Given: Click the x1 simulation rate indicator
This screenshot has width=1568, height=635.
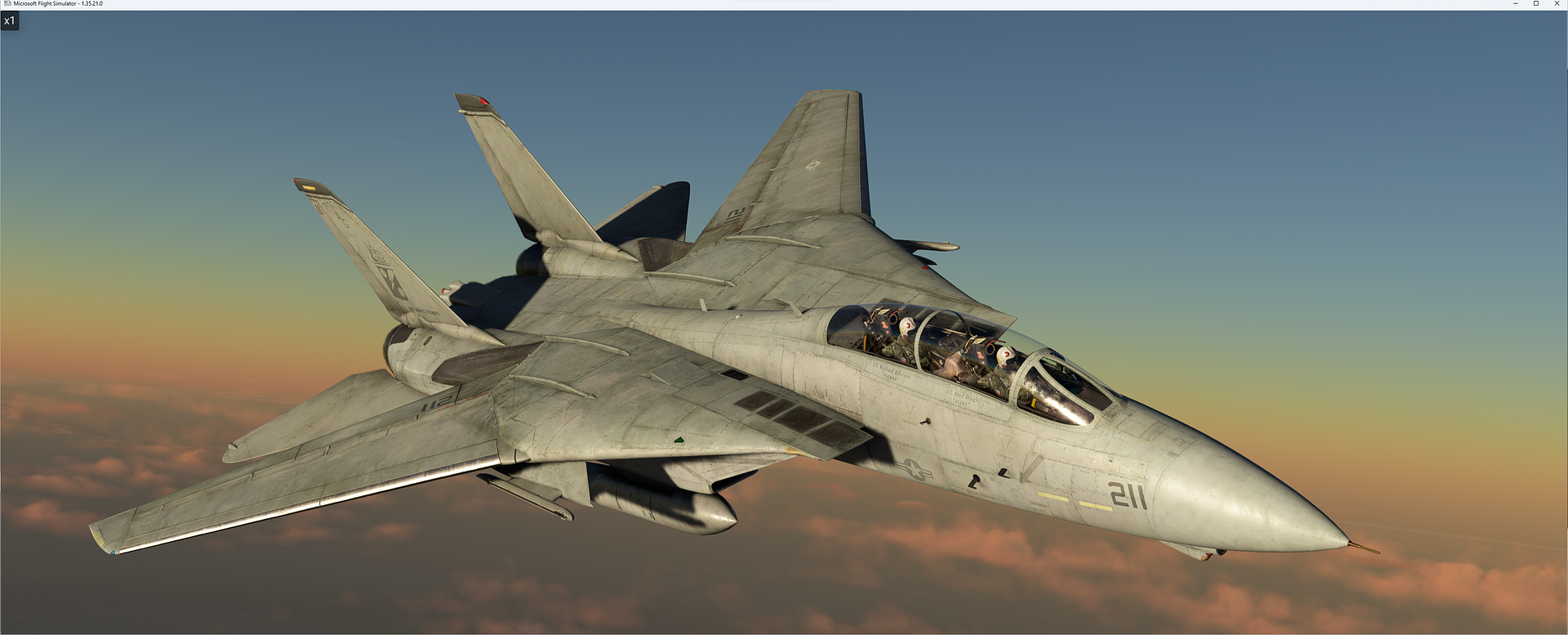Looking at the screenshot, I should tap(11, 21).
